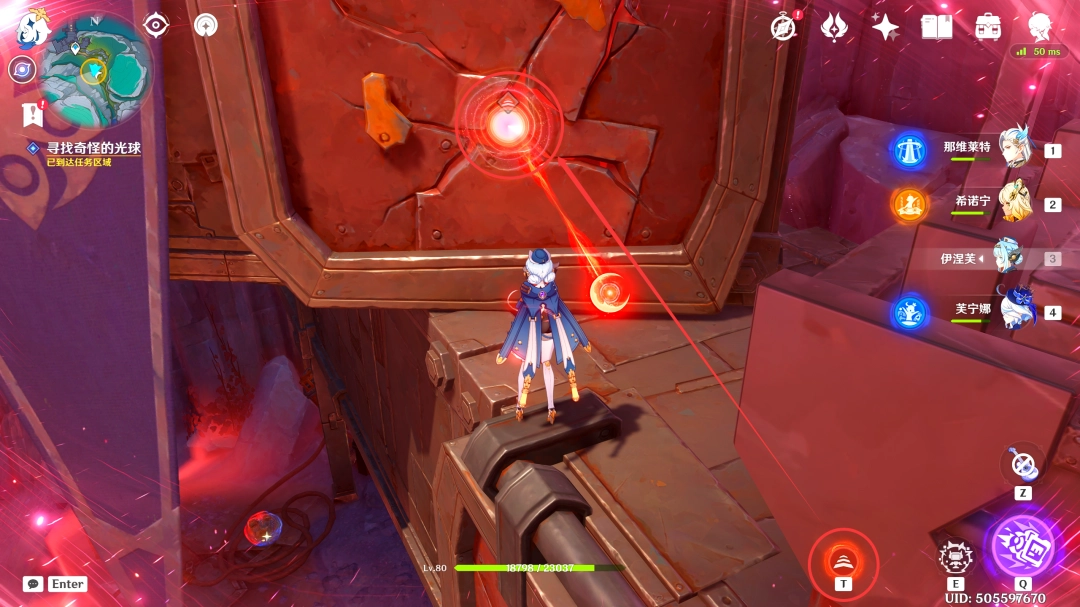The height and width of the screenshot is (607, 1080).
Task: Click the target-shaped icon next to minimap
Action: pyautogui.click(x=156, y=25)
